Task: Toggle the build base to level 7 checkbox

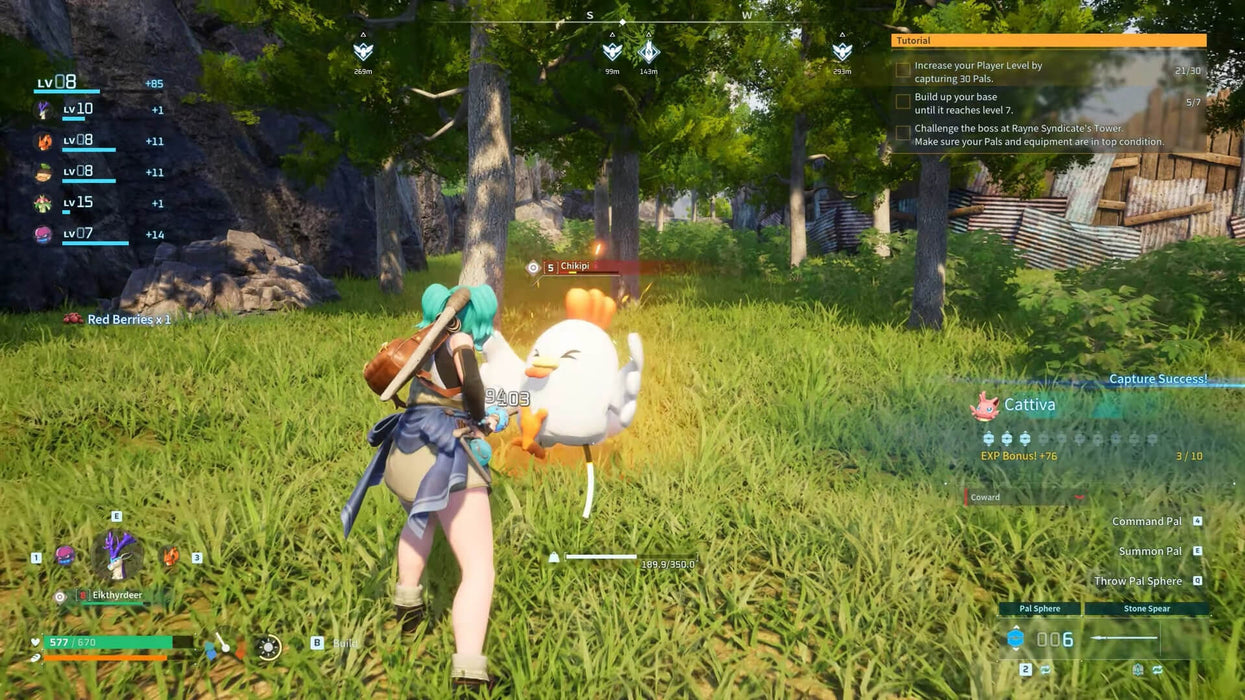Action: click(903, 102)
